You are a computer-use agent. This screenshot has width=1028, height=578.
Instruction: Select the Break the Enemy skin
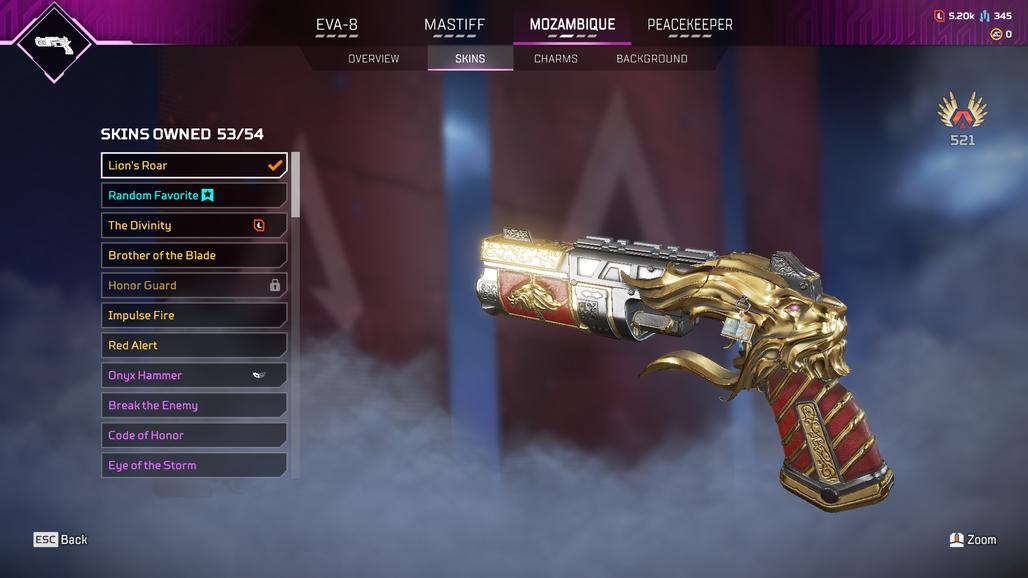point(194,405)
